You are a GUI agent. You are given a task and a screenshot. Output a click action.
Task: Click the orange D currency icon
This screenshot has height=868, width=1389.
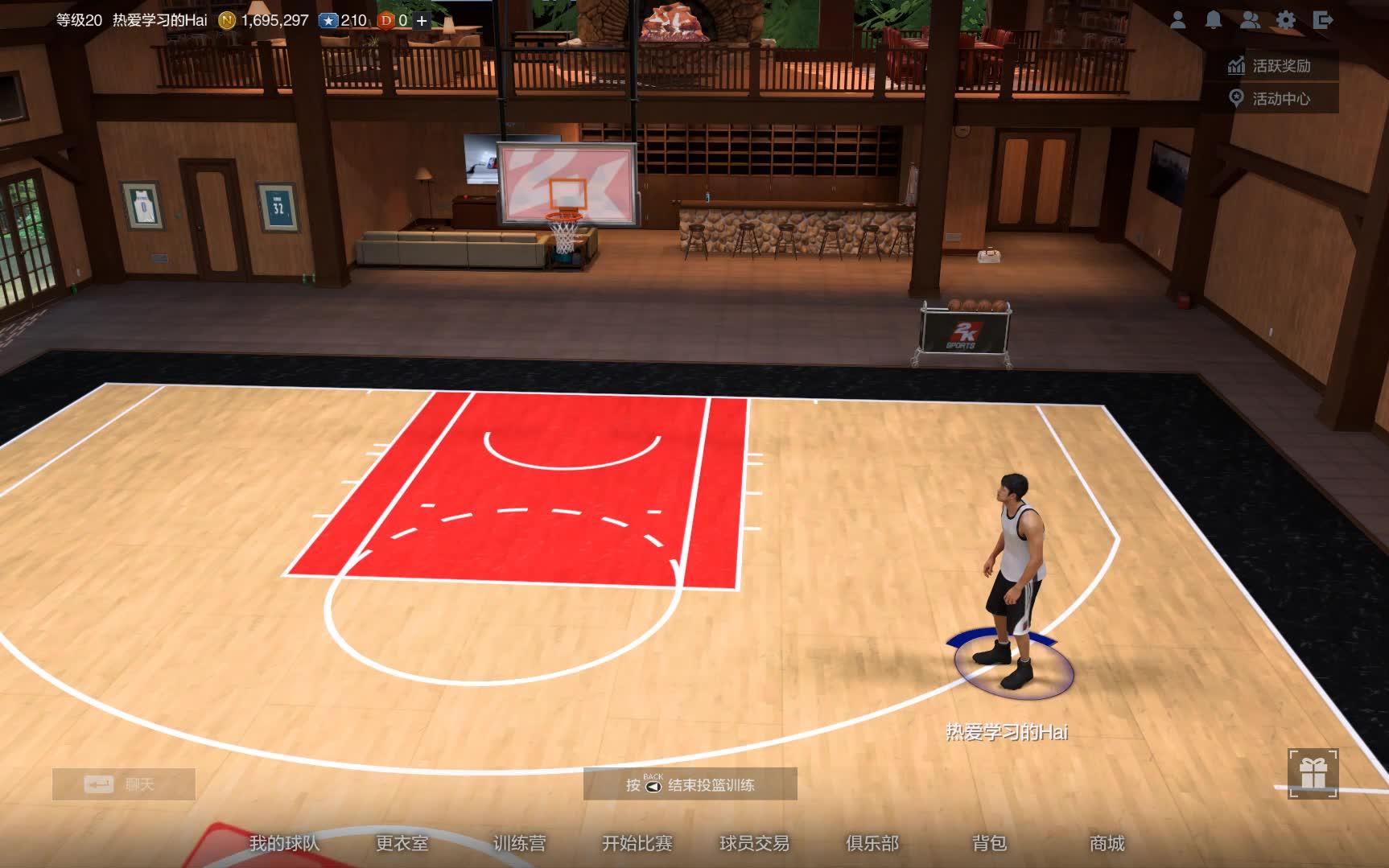pos(385,19)
